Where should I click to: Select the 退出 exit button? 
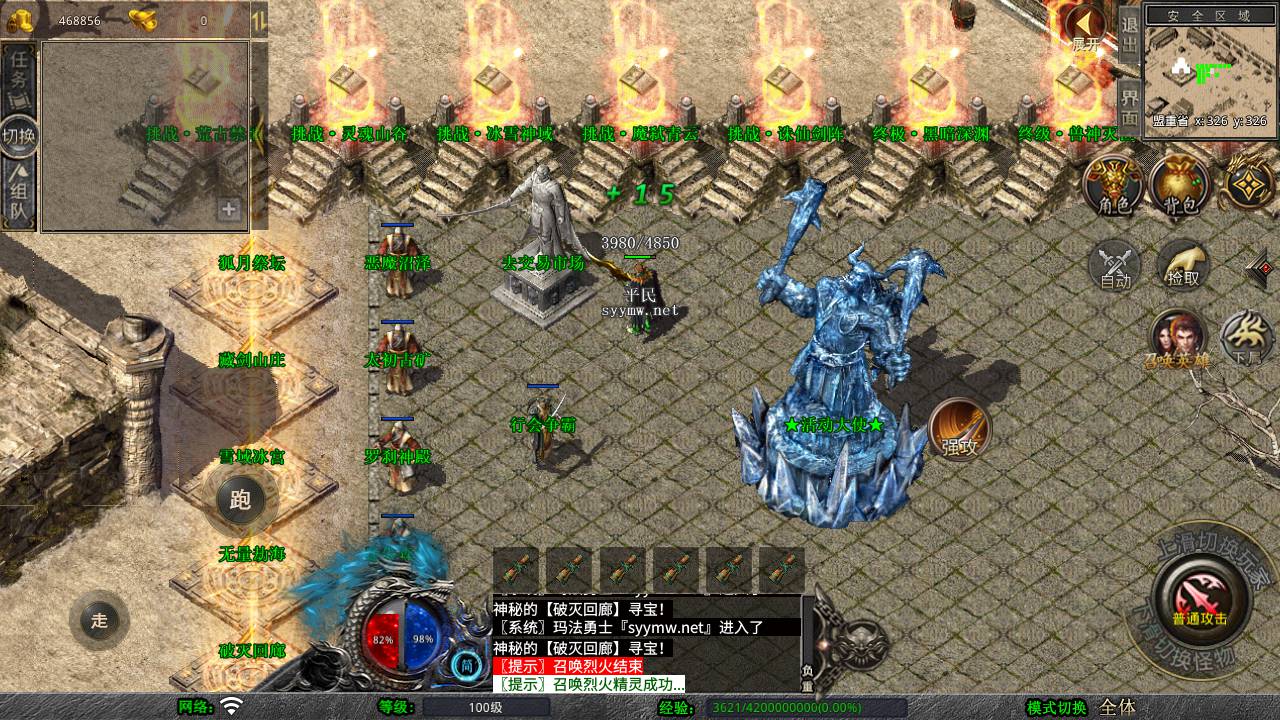click(x=1130, y=36)
